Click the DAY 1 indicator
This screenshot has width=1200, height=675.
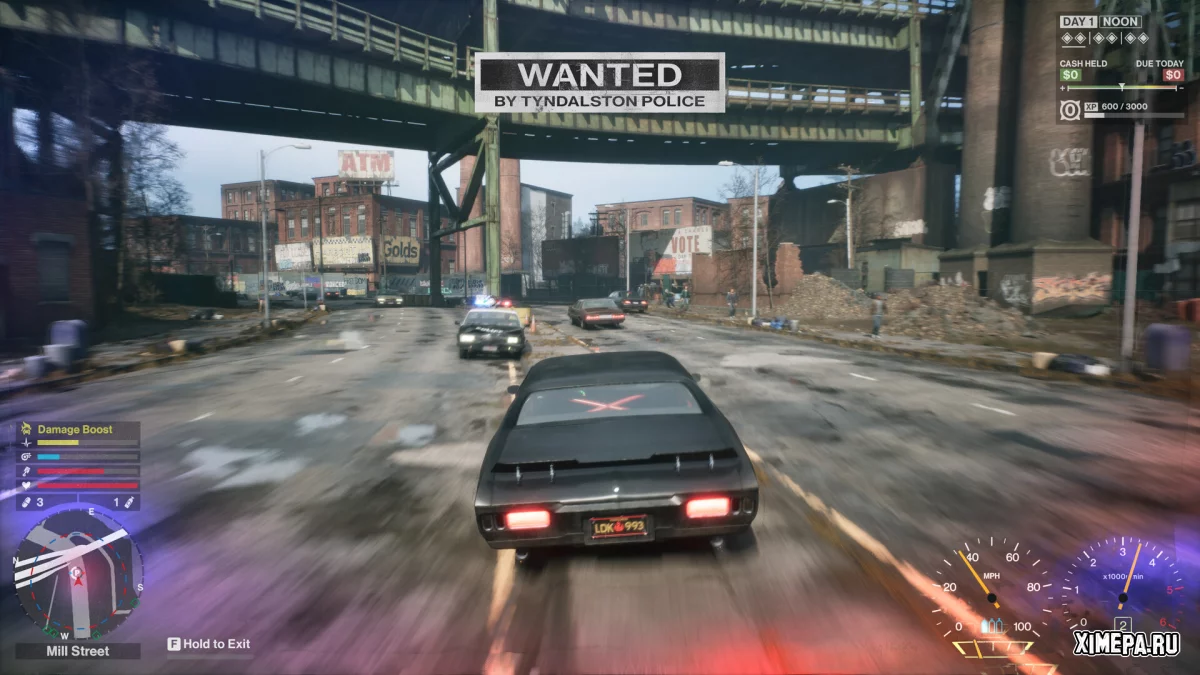(1080, 22)
